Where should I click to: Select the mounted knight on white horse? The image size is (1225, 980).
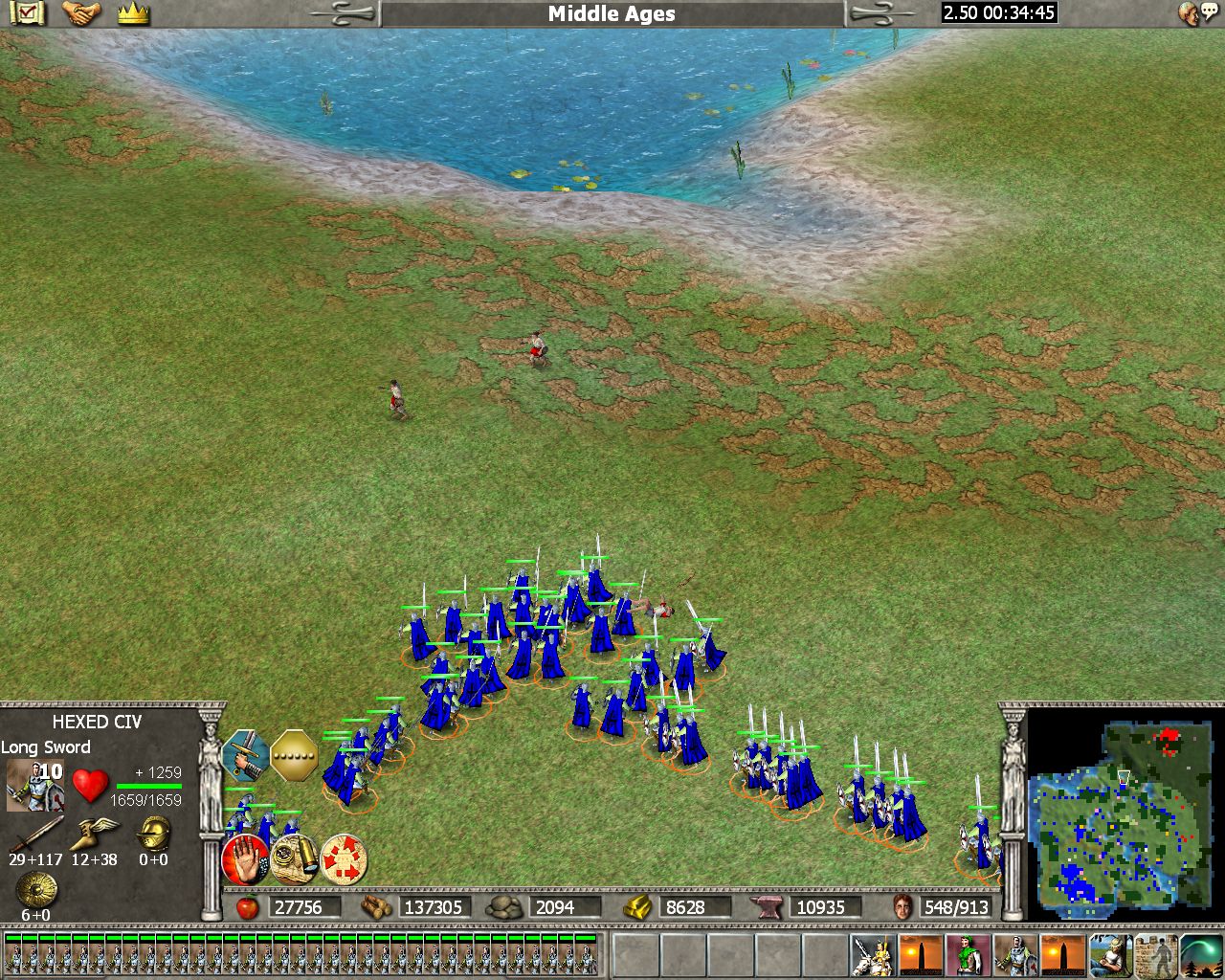(873, 955)
